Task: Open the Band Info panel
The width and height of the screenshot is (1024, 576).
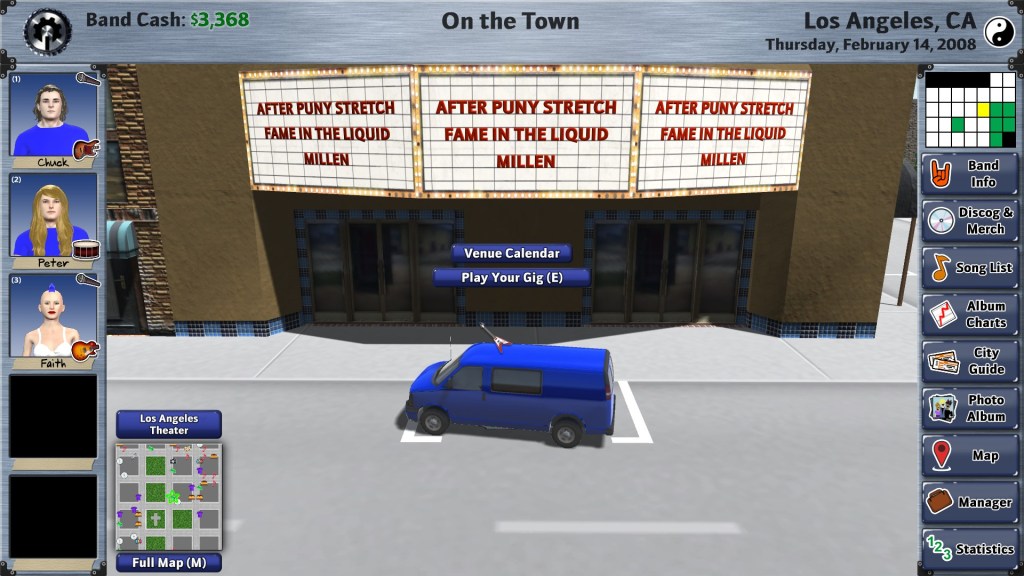Action: [970, 174]
